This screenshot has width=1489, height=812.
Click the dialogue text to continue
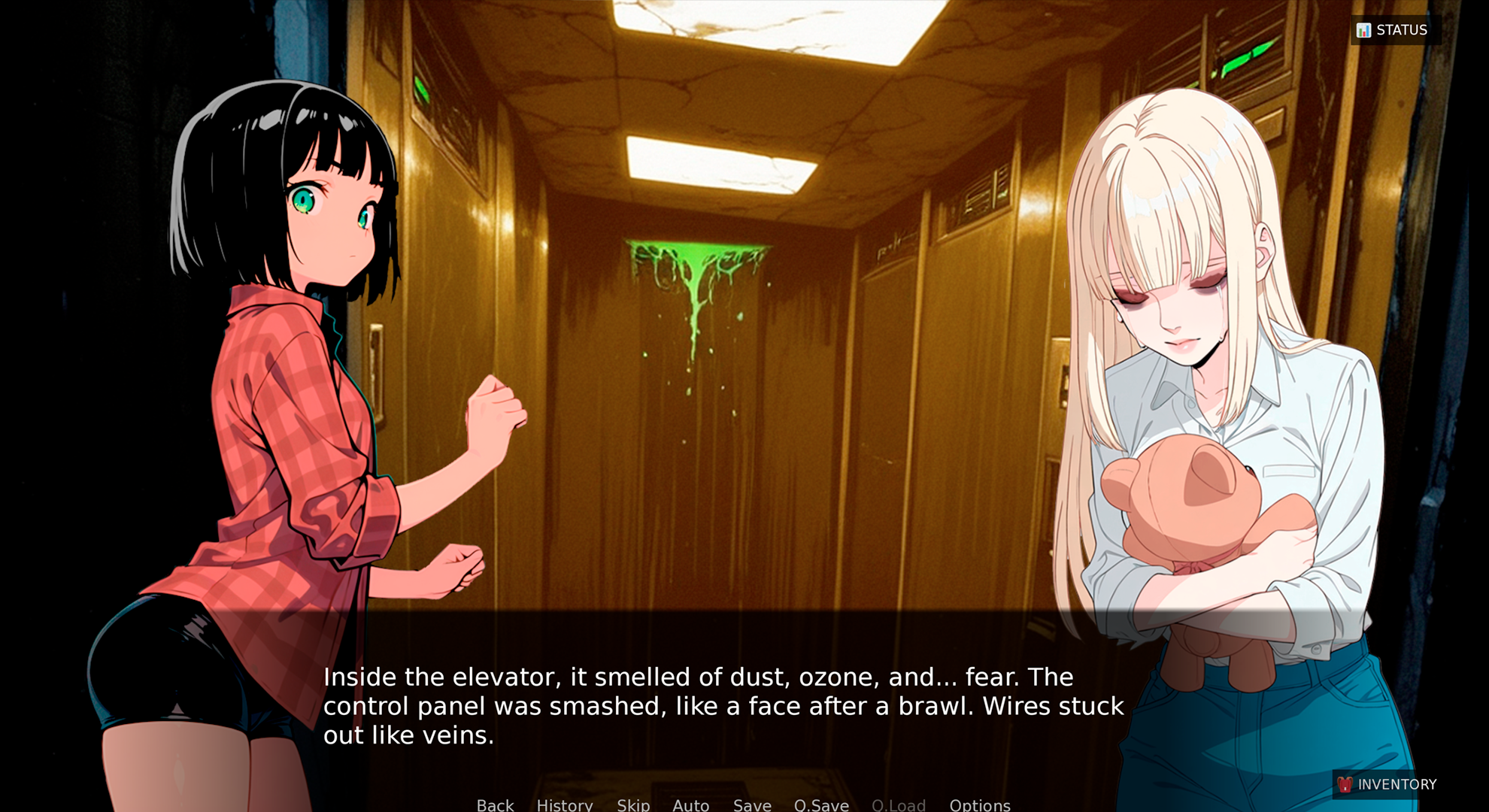722,705
